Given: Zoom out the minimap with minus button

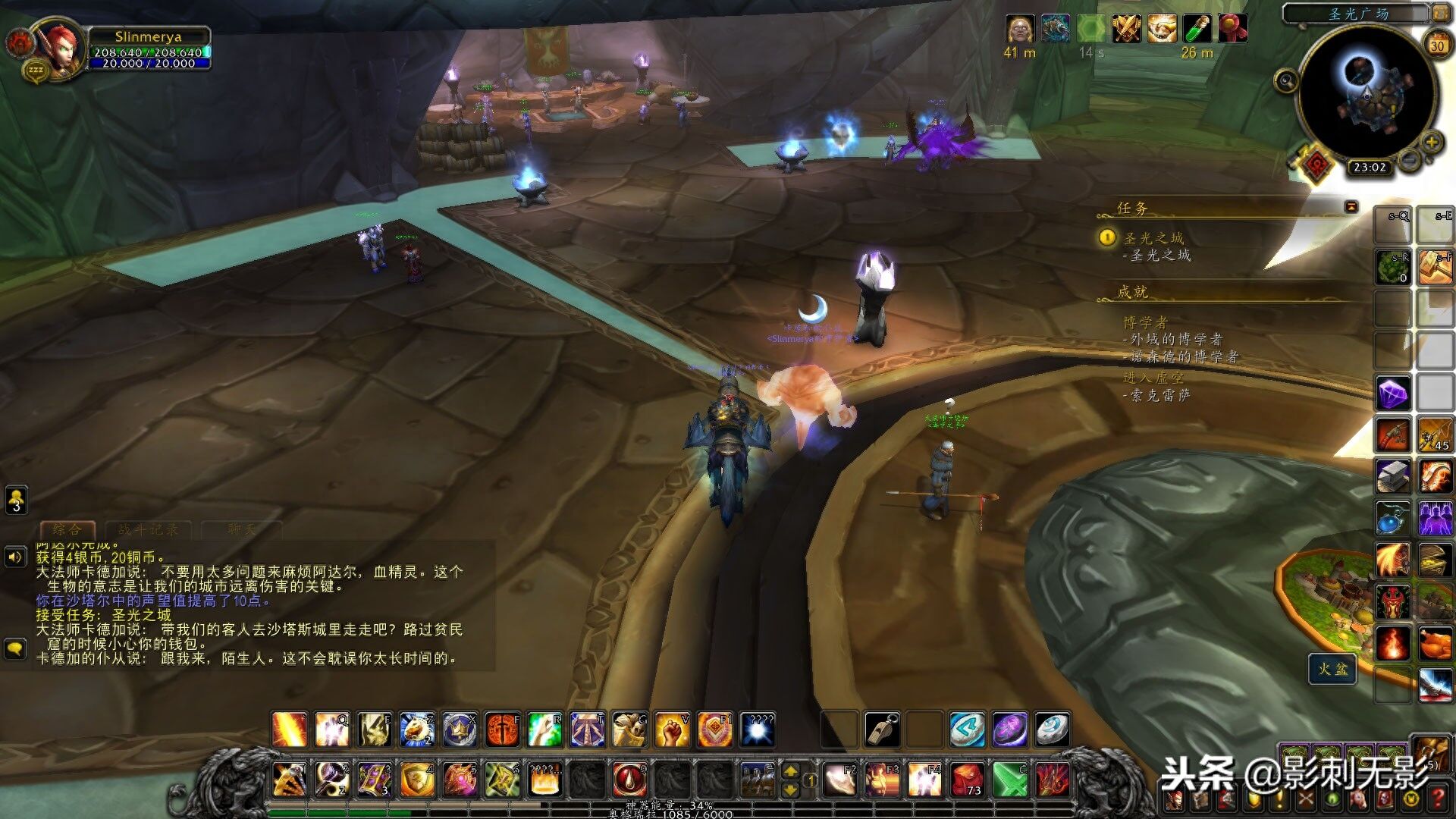Looking at the screenshot, I should click(1409, 160).
